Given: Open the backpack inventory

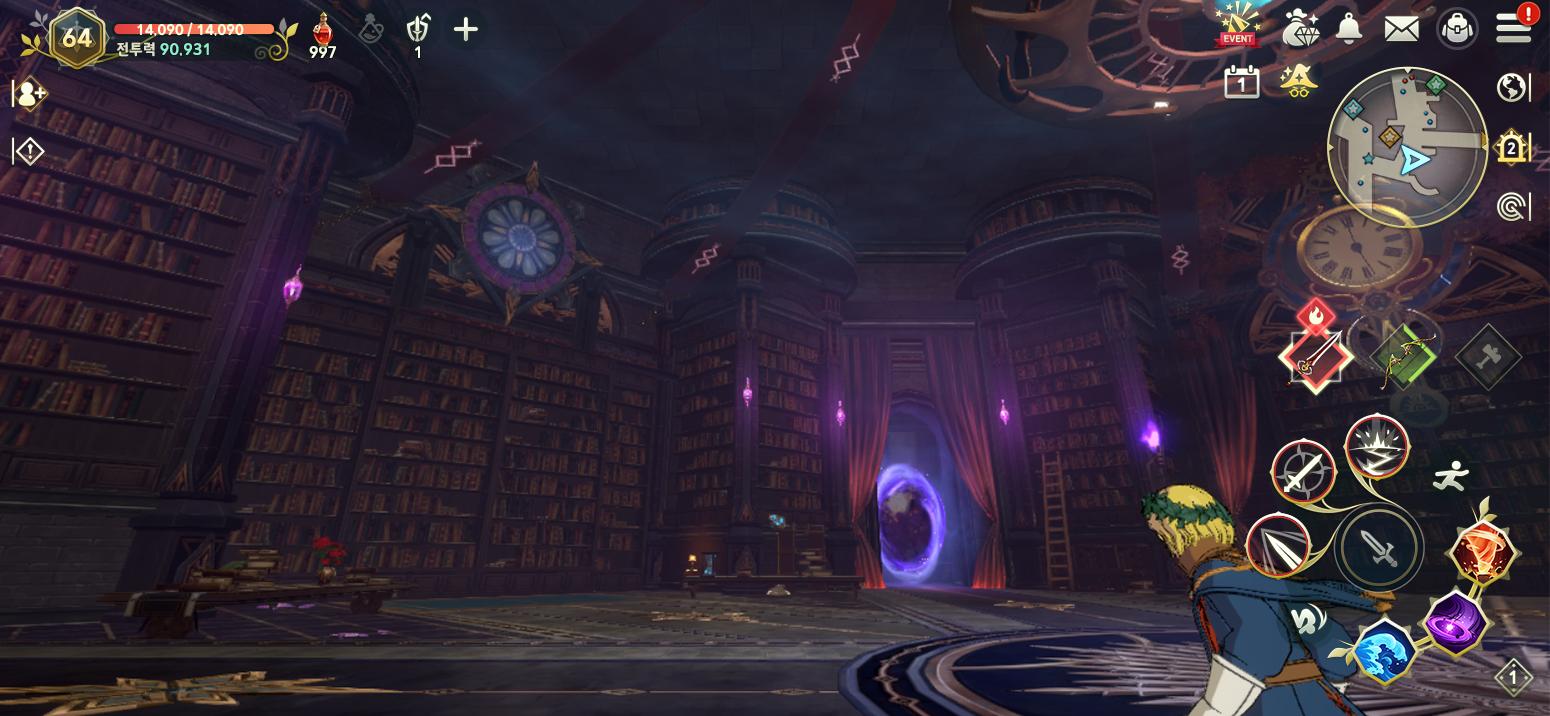Looking at the screenshot, I should coord(1458,28).
